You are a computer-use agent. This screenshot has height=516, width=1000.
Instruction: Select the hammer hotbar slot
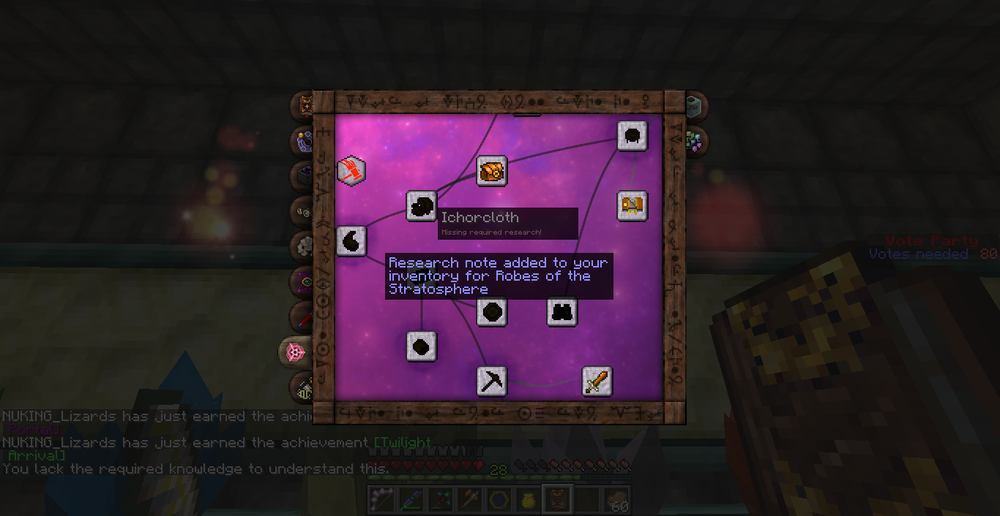pyautogui.click(x=470, y=498)
